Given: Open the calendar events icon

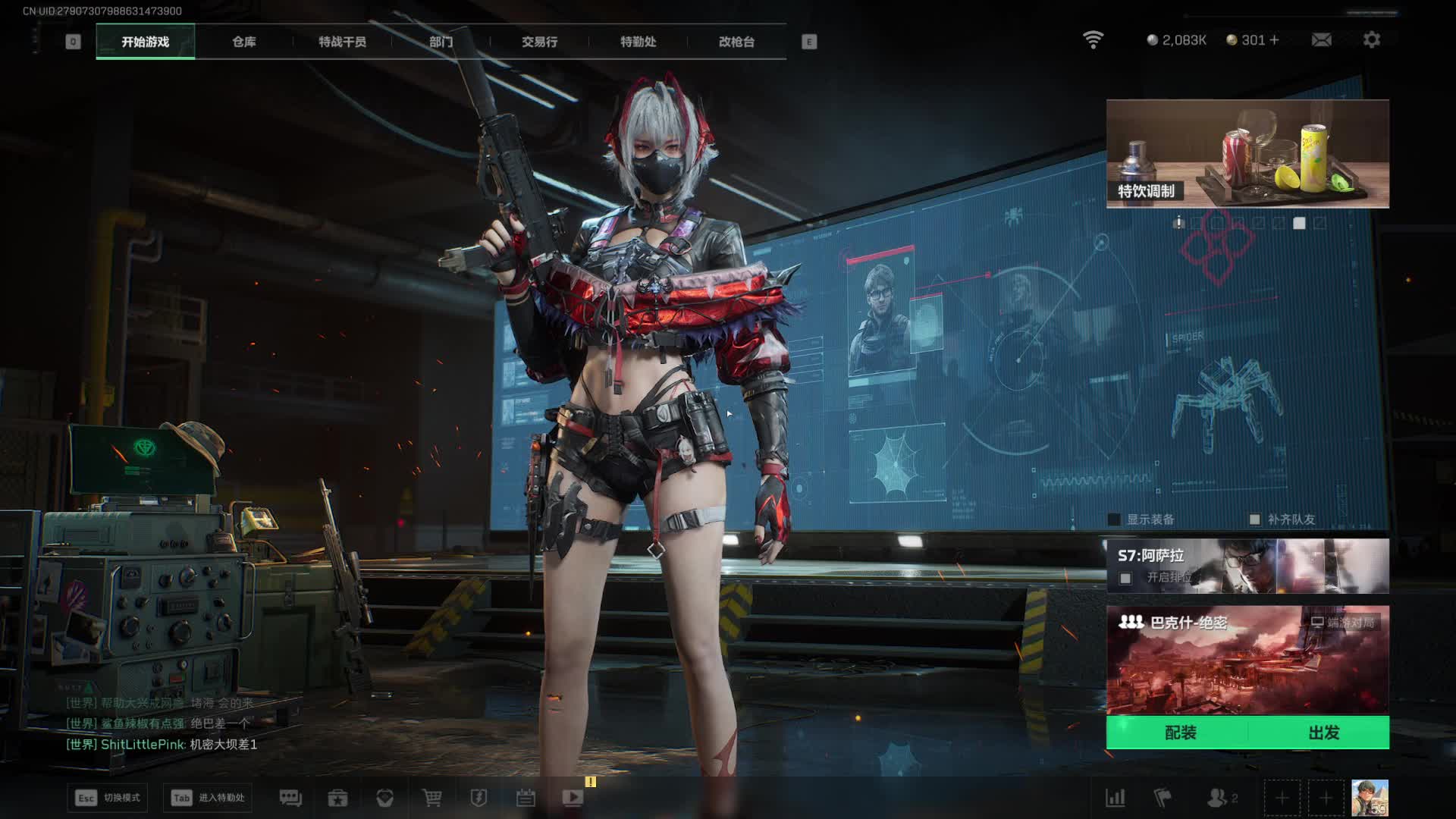Looking at the screenshot, I should pyautogui.click(x=526, y=798).
